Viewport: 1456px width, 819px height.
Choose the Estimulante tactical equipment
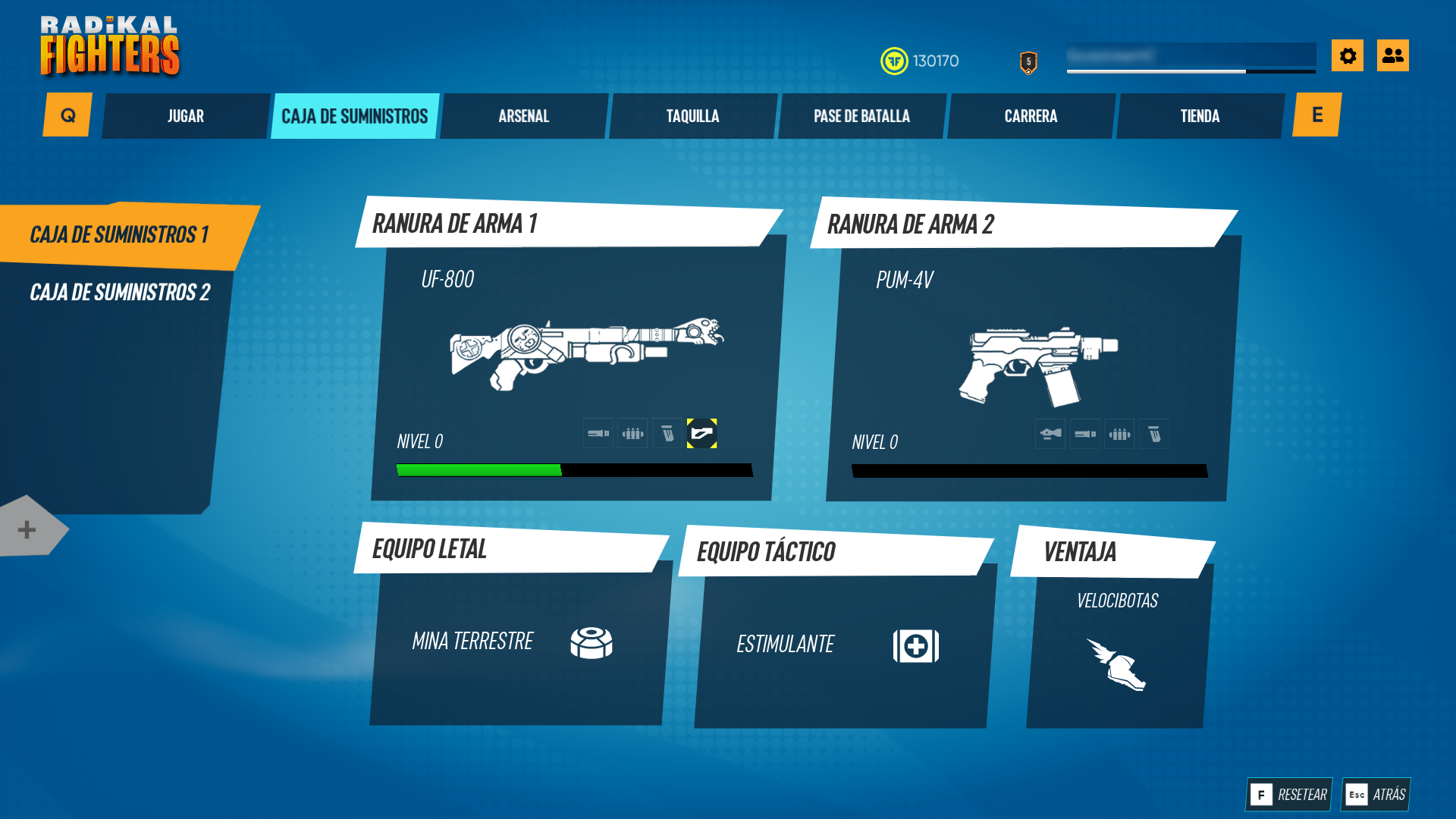coord(840,646)
